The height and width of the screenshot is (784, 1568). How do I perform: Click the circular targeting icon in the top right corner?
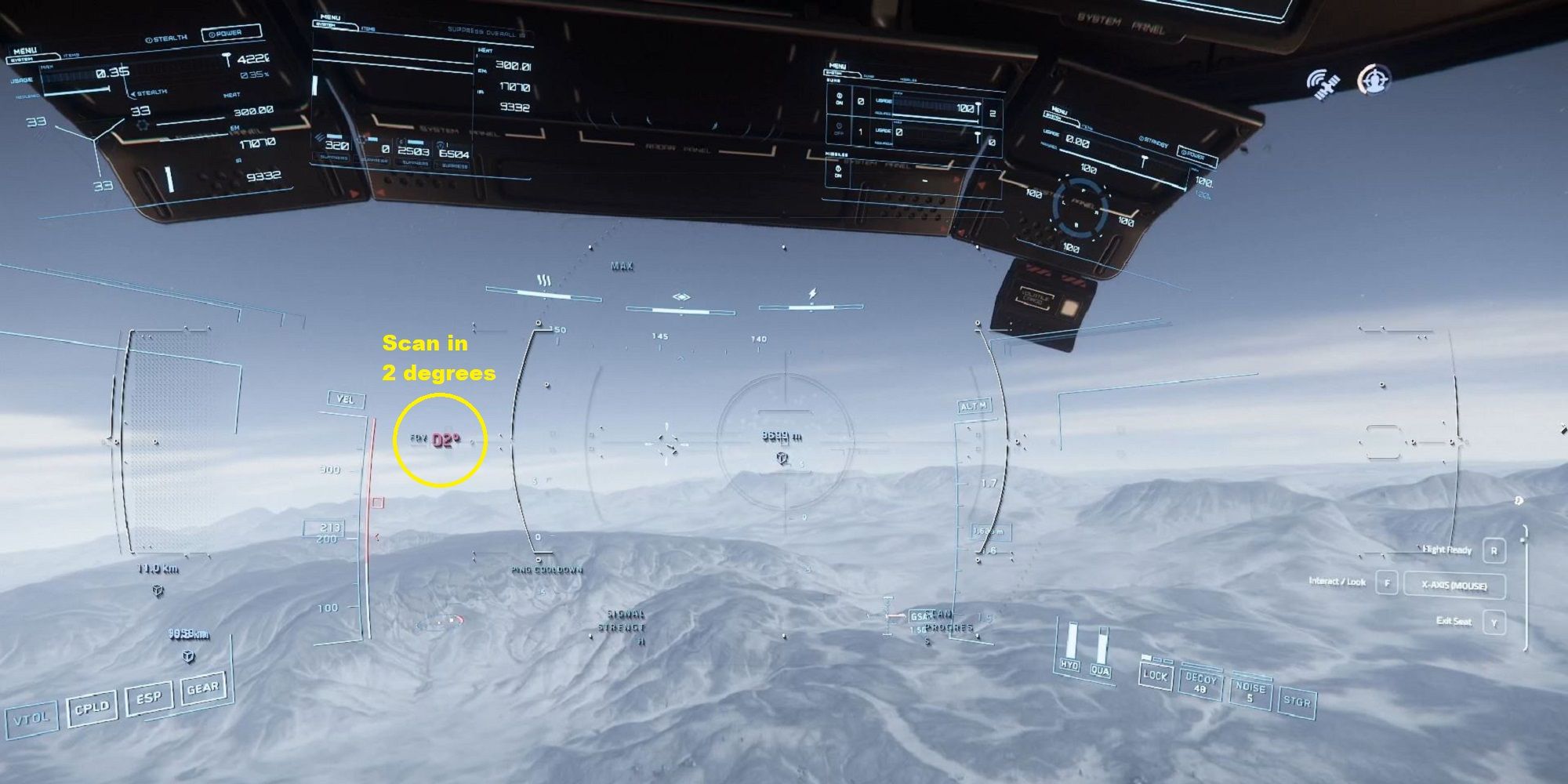click(1377, 78)
